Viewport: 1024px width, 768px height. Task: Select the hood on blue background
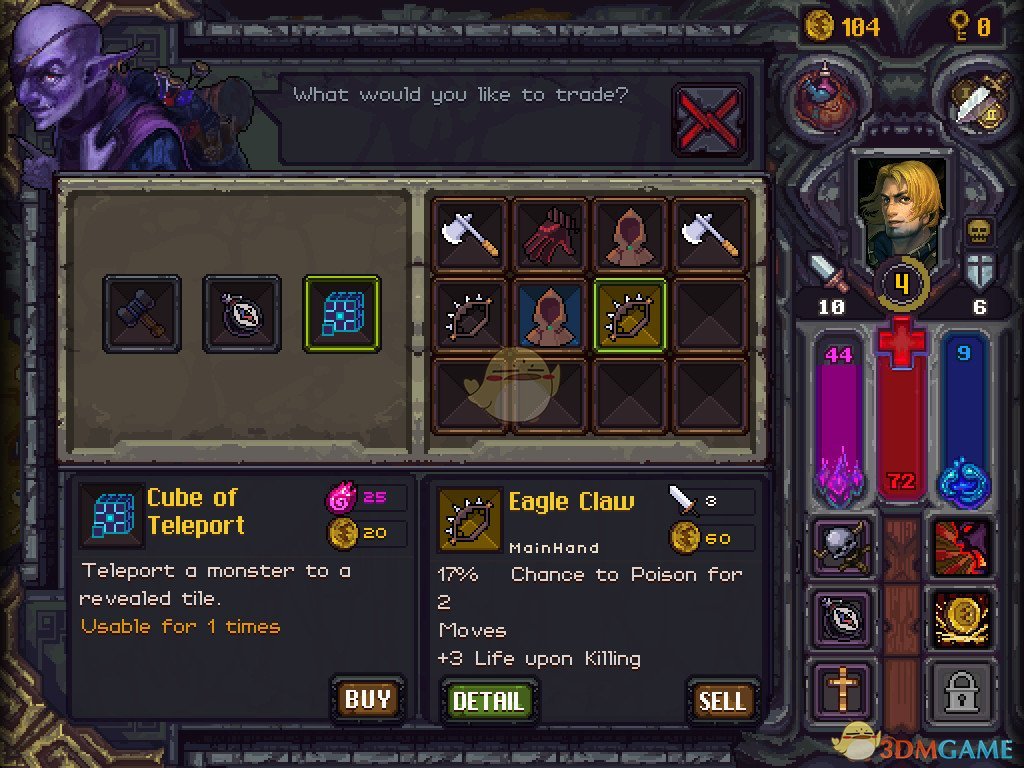point(551,314)
